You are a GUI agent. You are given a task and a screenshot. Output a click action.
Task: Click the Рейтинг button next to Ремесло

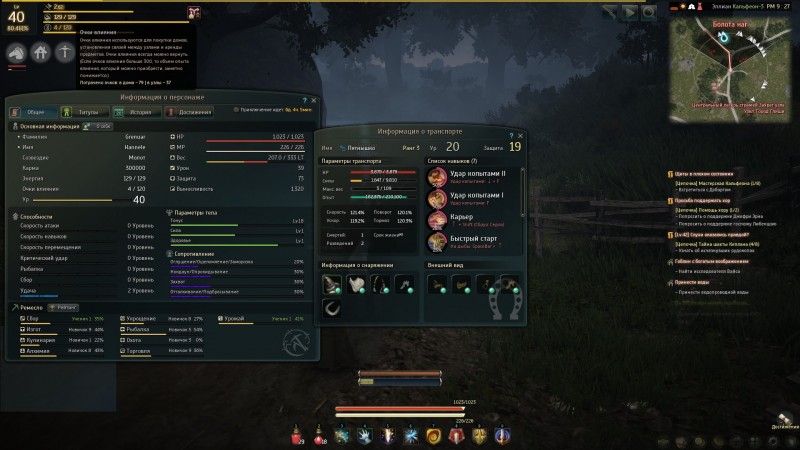(61, 307)
